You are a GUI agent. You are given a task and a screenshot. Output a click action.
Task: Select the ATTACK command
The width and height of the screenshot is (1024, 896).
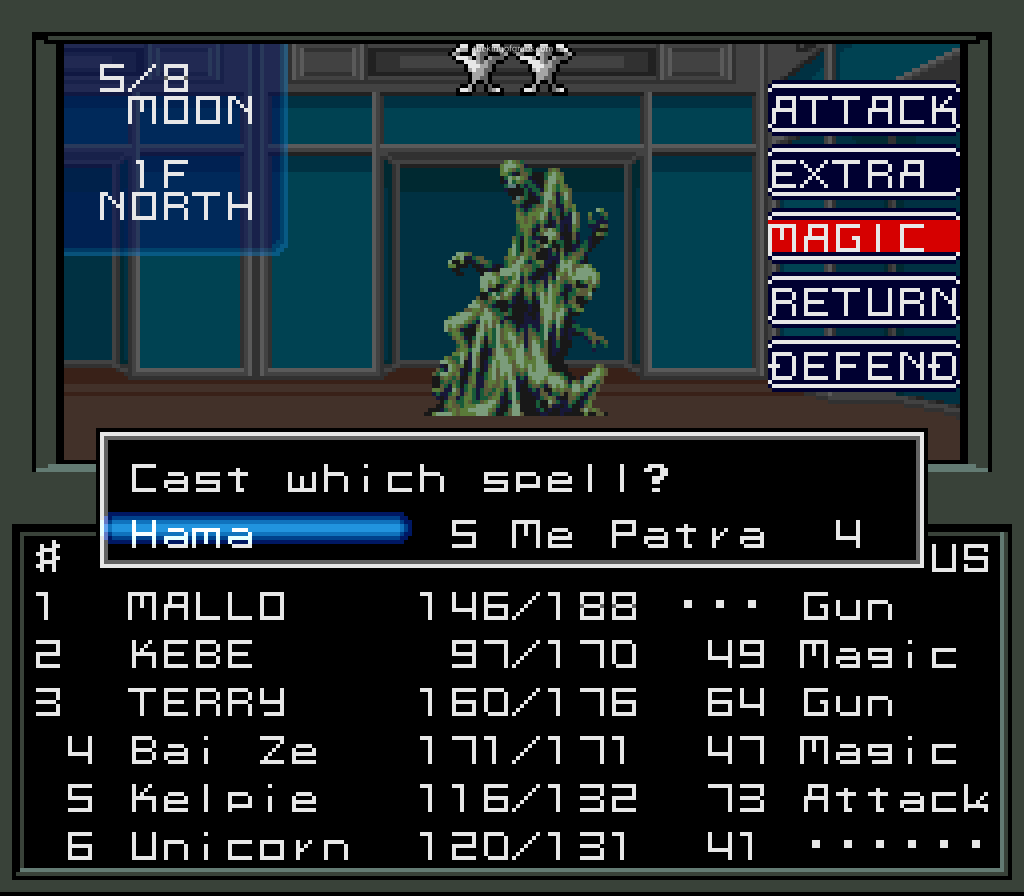click(x=864, y=110)
